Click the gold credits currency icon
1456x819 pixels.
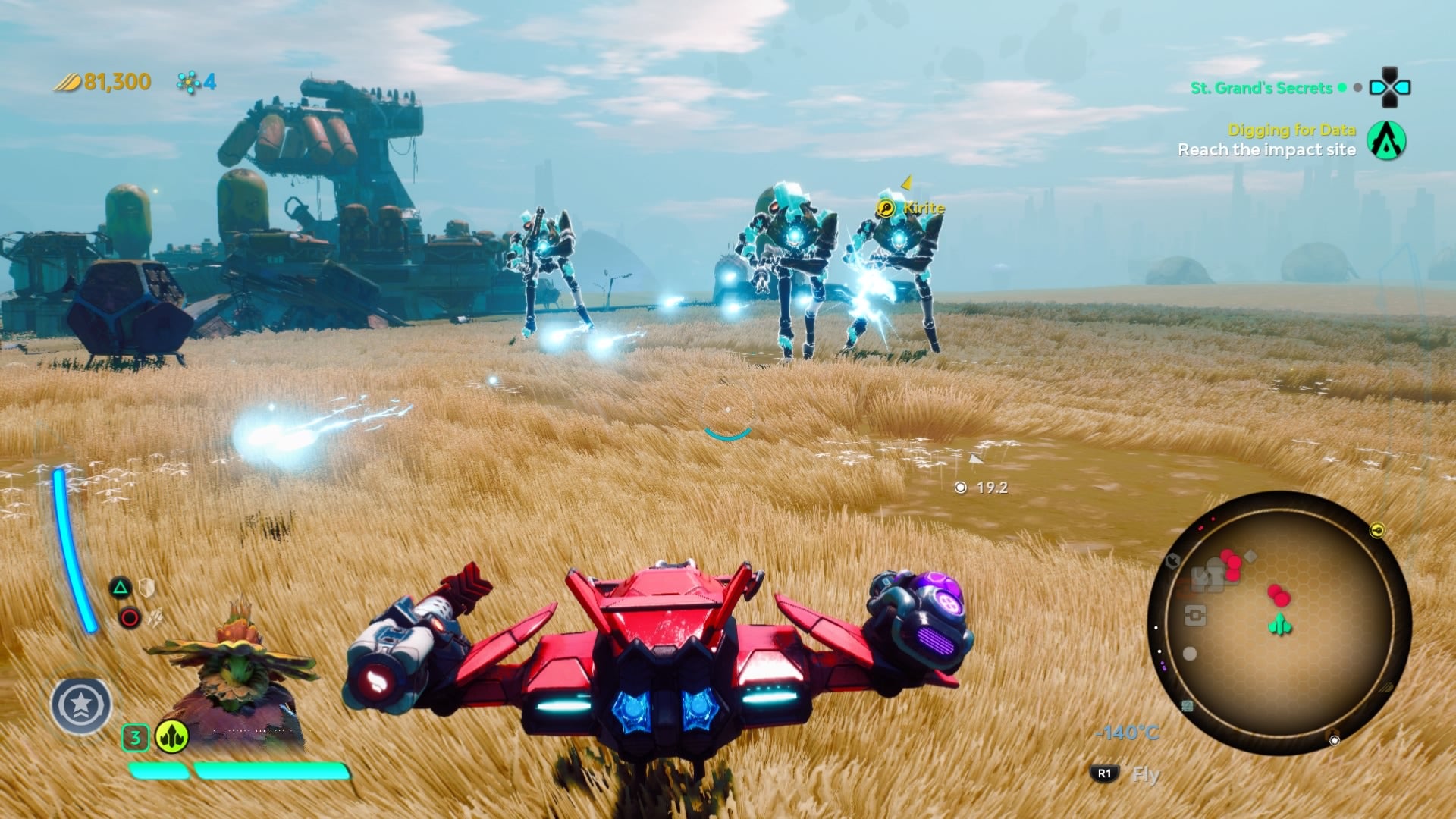68,81
